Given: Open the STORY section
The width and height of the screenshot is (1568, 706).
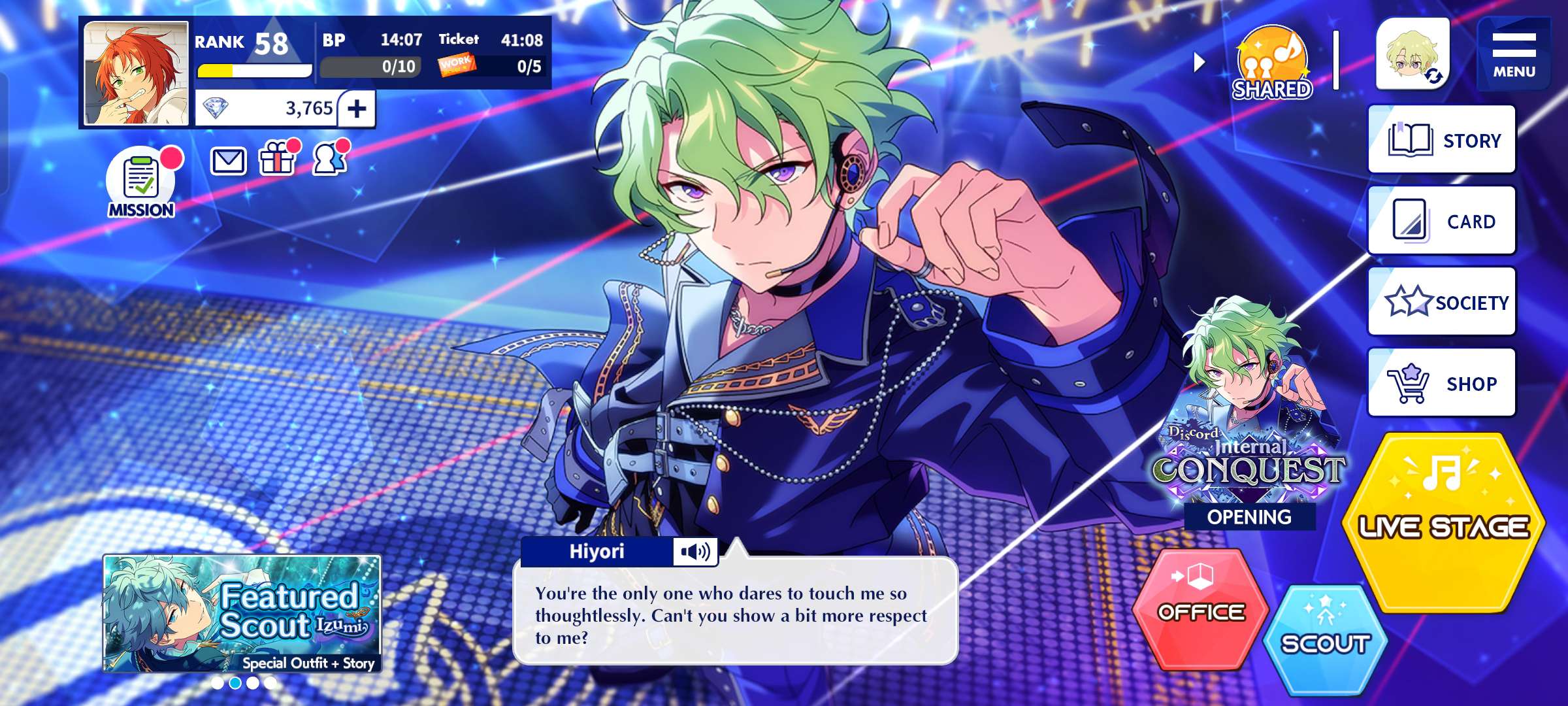Looking at the screenshot, I should tap(1441, 140).
